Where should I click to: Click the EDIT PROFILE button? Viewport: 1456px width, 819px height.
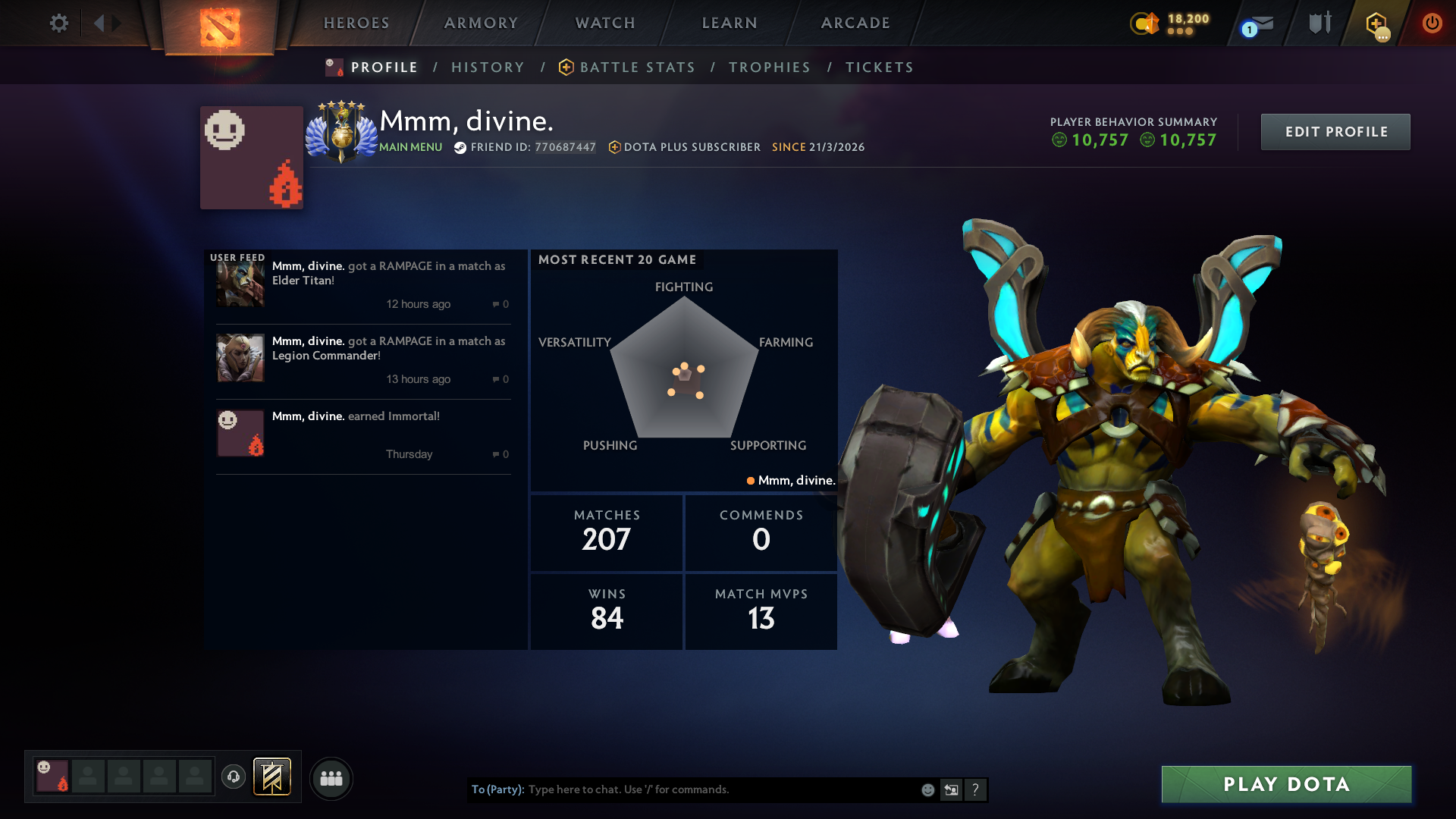1335,131
